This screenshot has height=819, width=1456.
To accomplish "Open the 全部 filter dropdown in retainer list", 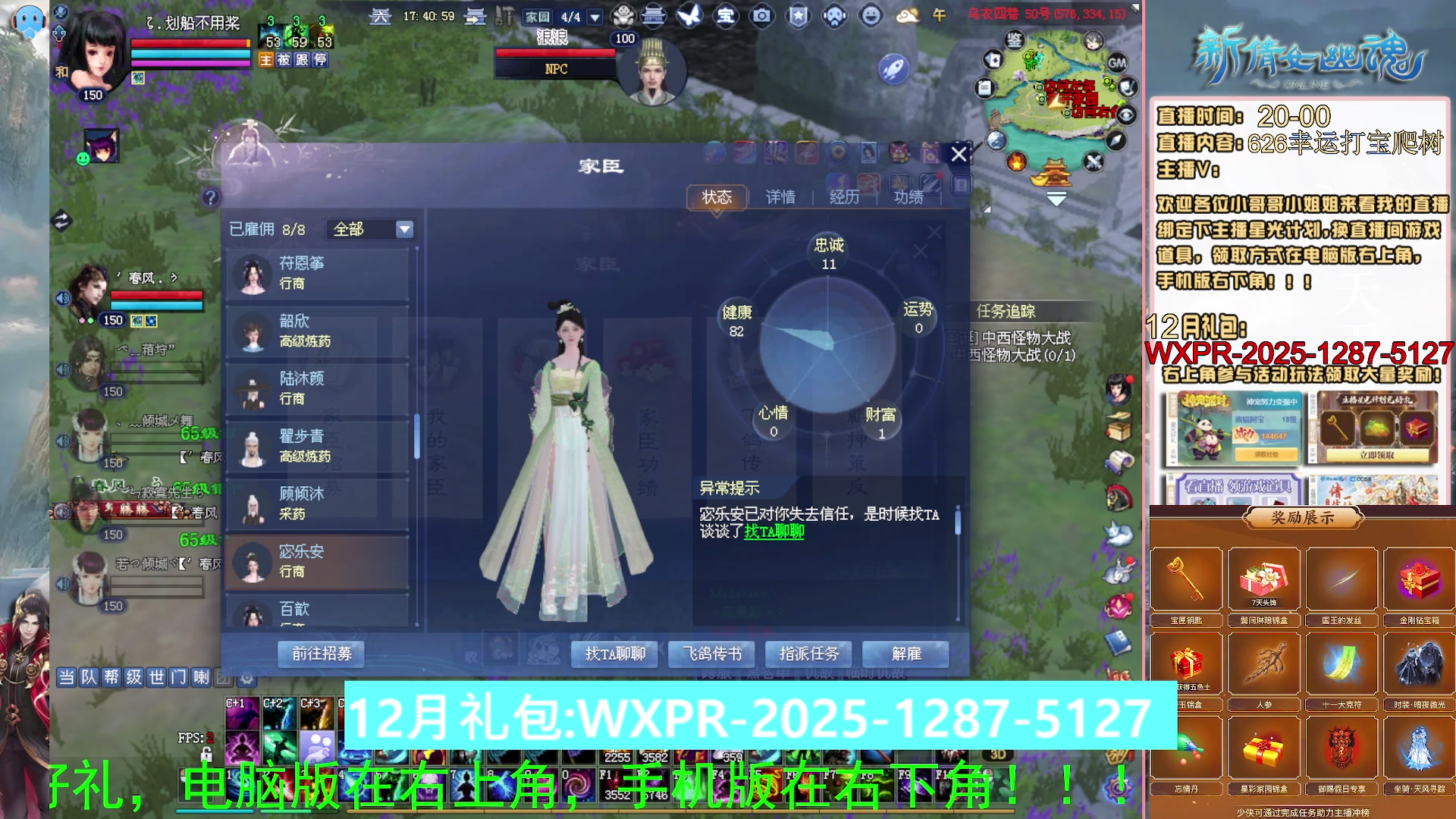I will click(372, 229).
